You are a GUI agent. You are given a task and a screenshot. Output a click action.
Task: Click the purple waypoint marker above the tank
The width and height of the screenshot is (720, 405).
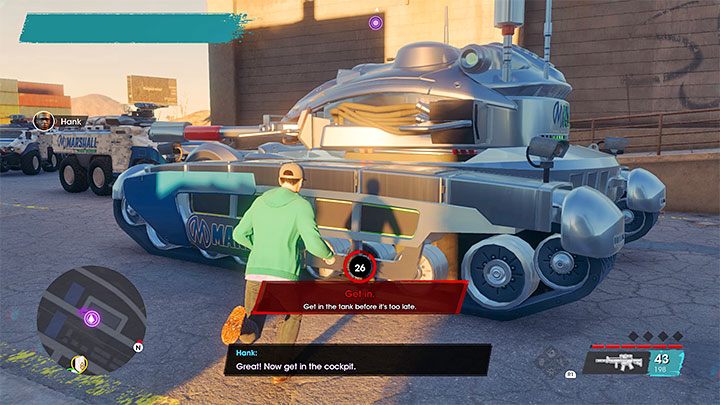click(x=375, y=22)
